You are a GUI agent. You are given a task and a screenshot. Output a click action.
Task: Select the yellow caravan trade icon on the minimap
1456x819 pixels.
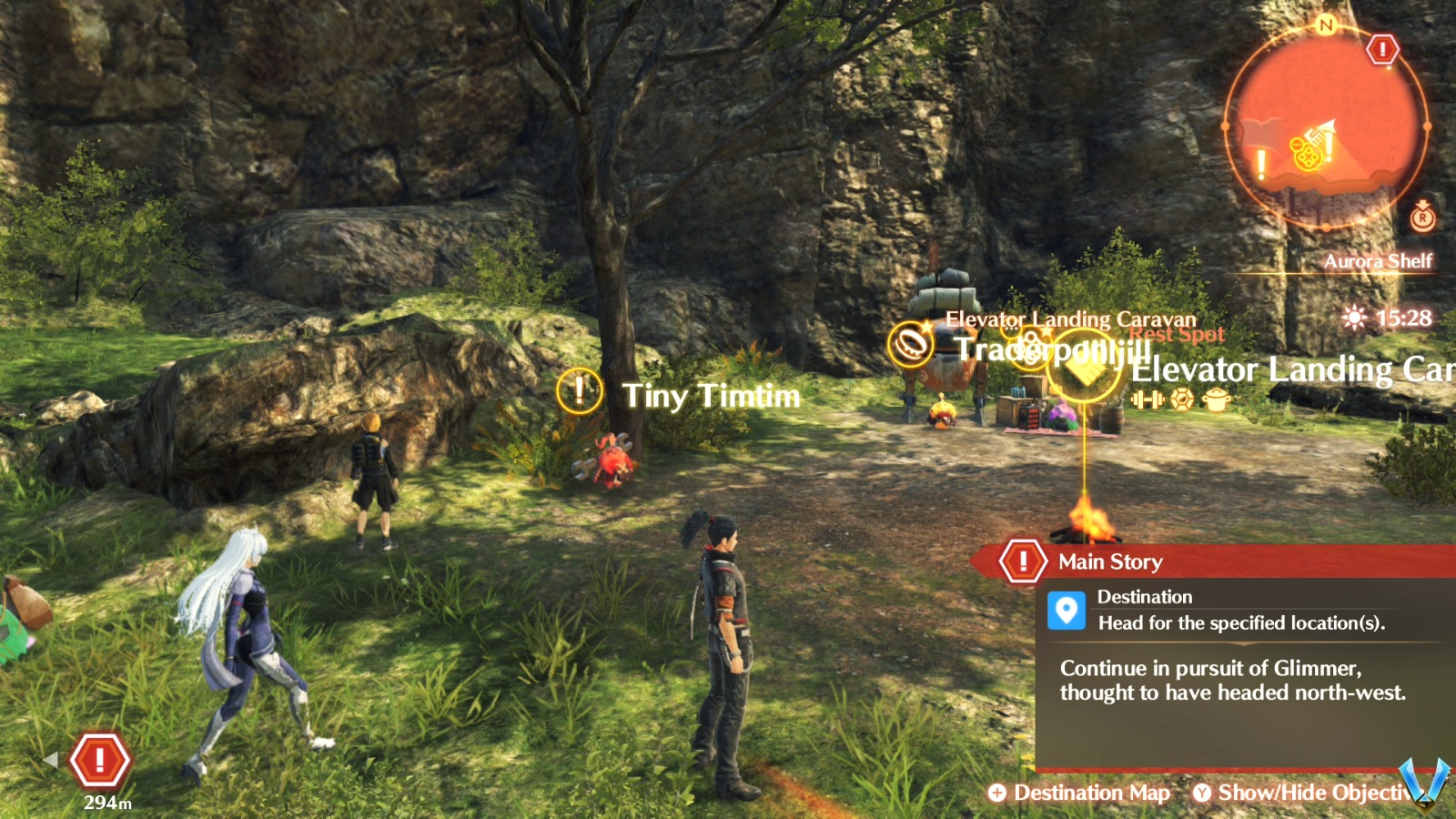(1307, 157)
